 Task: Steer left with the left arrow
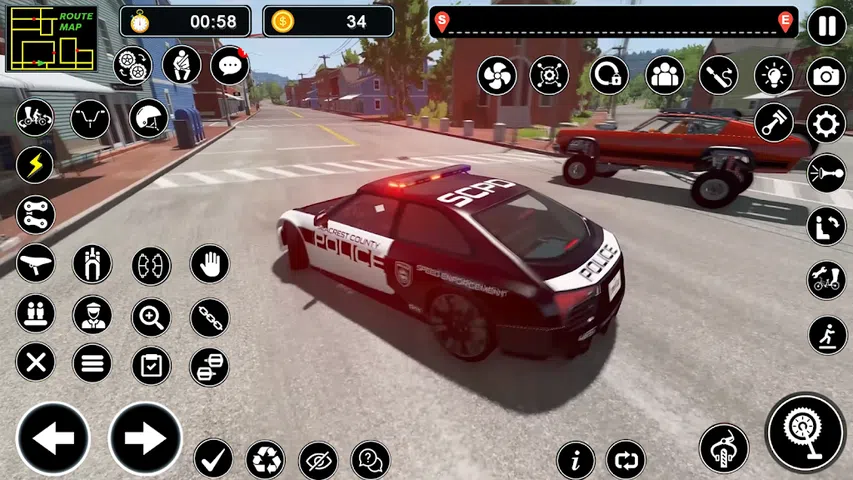[53, 438]
